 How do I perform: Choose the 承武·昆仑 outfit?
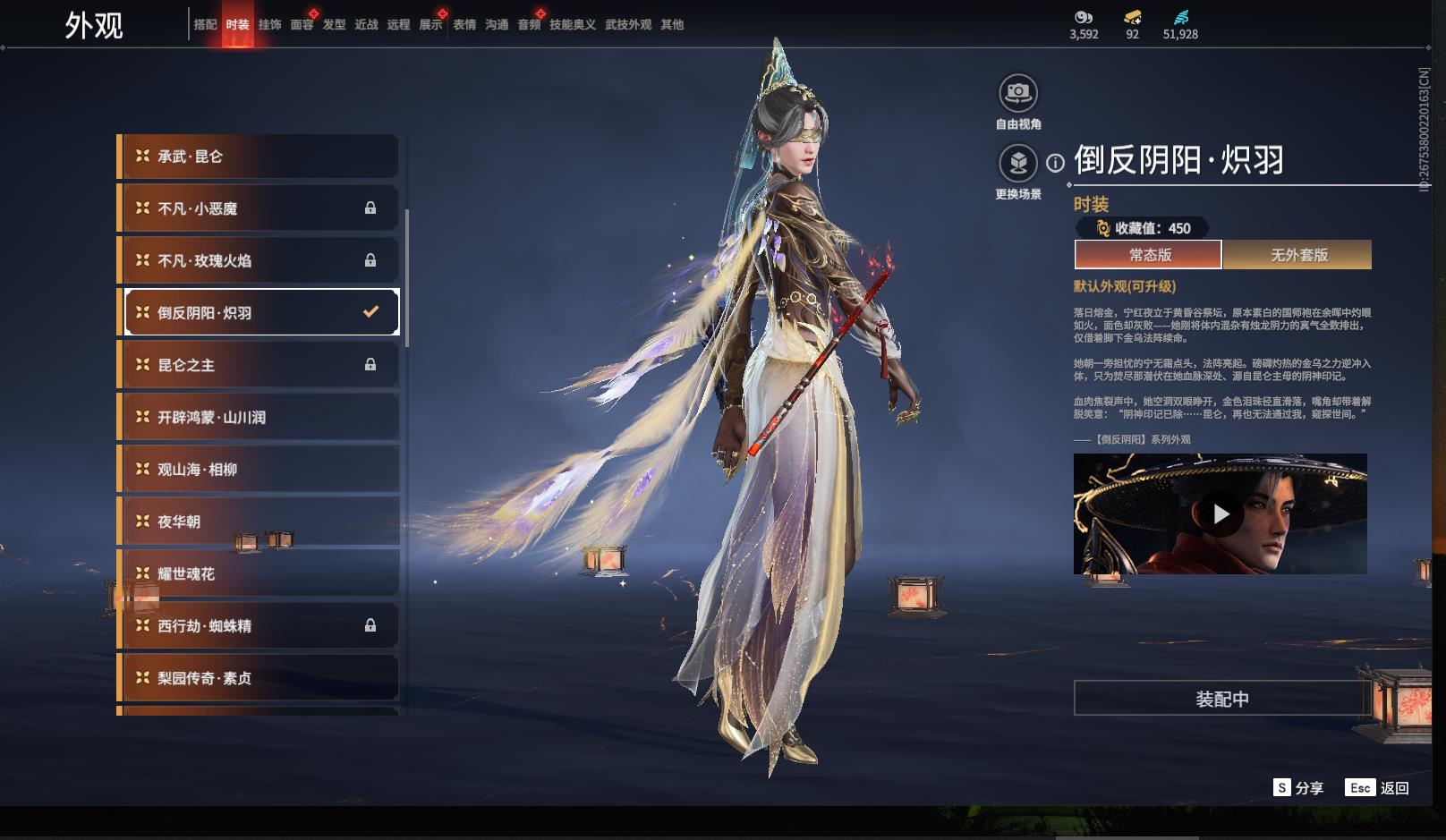tap(259, 157)
